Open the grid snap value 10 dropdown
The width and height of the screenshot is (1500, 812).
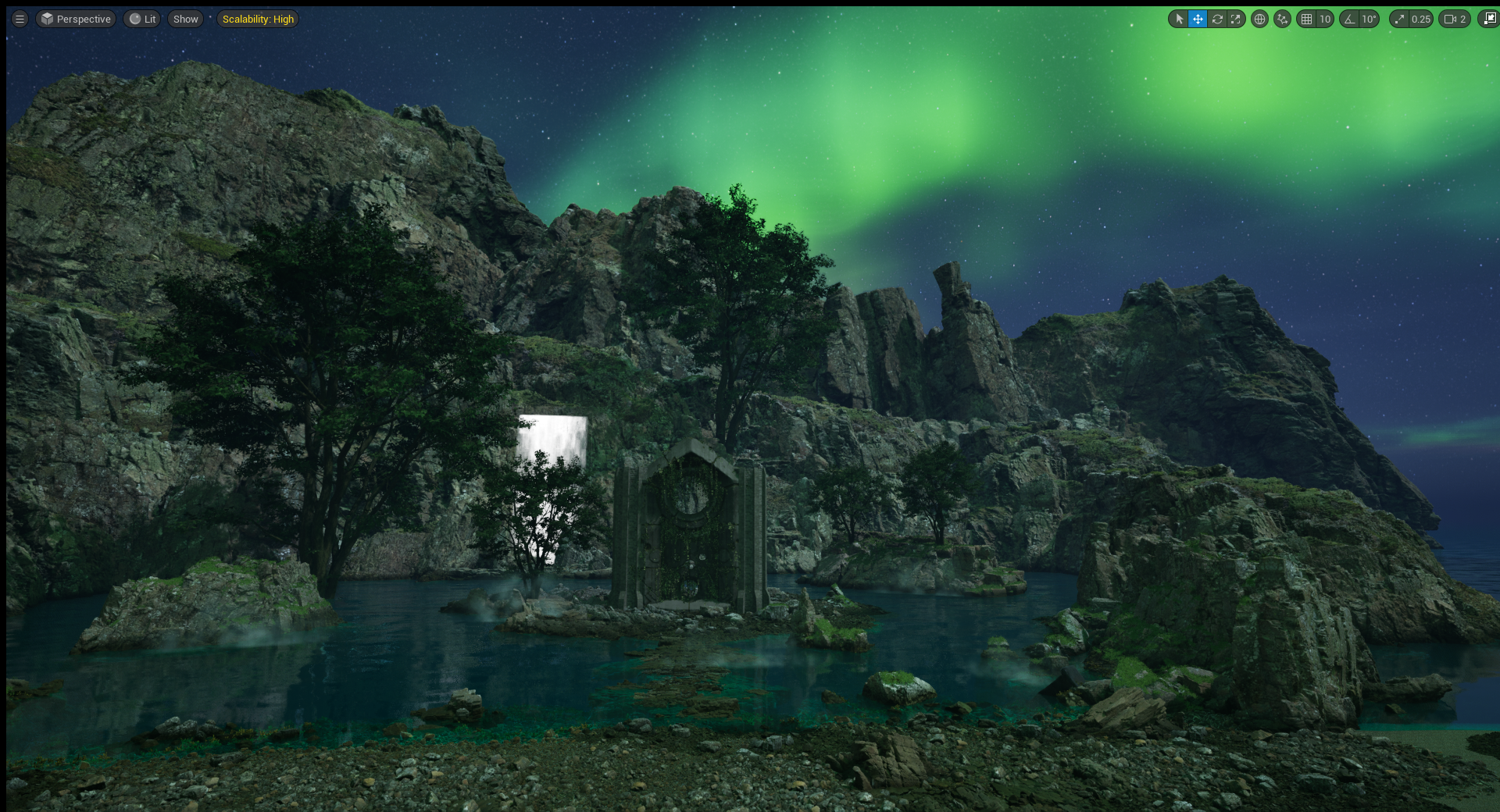[1325, 19]
